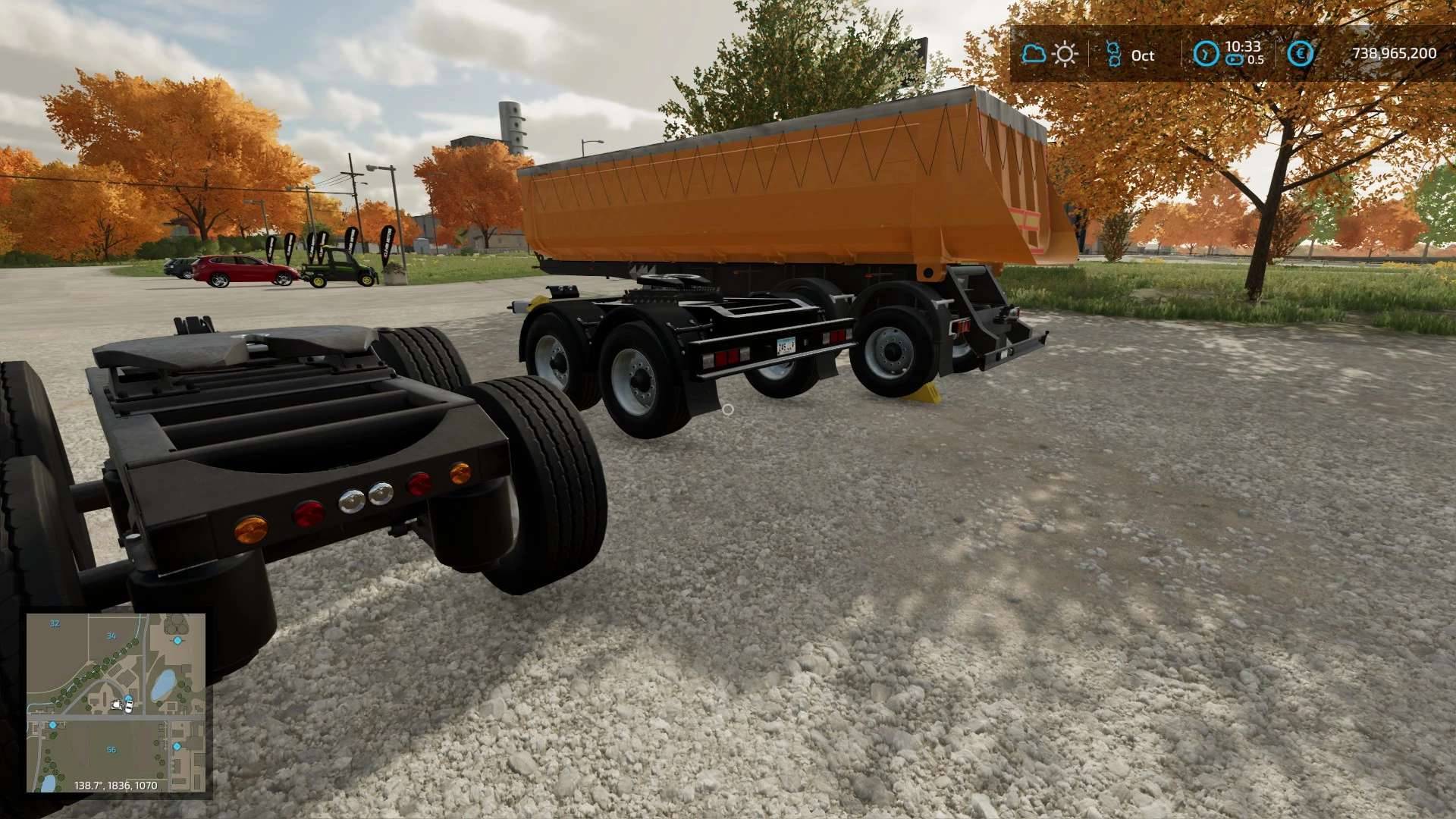The image size is (1456, 819).
Task: Select the season calendar icon beside Oct
Action: coord(1113,55)
